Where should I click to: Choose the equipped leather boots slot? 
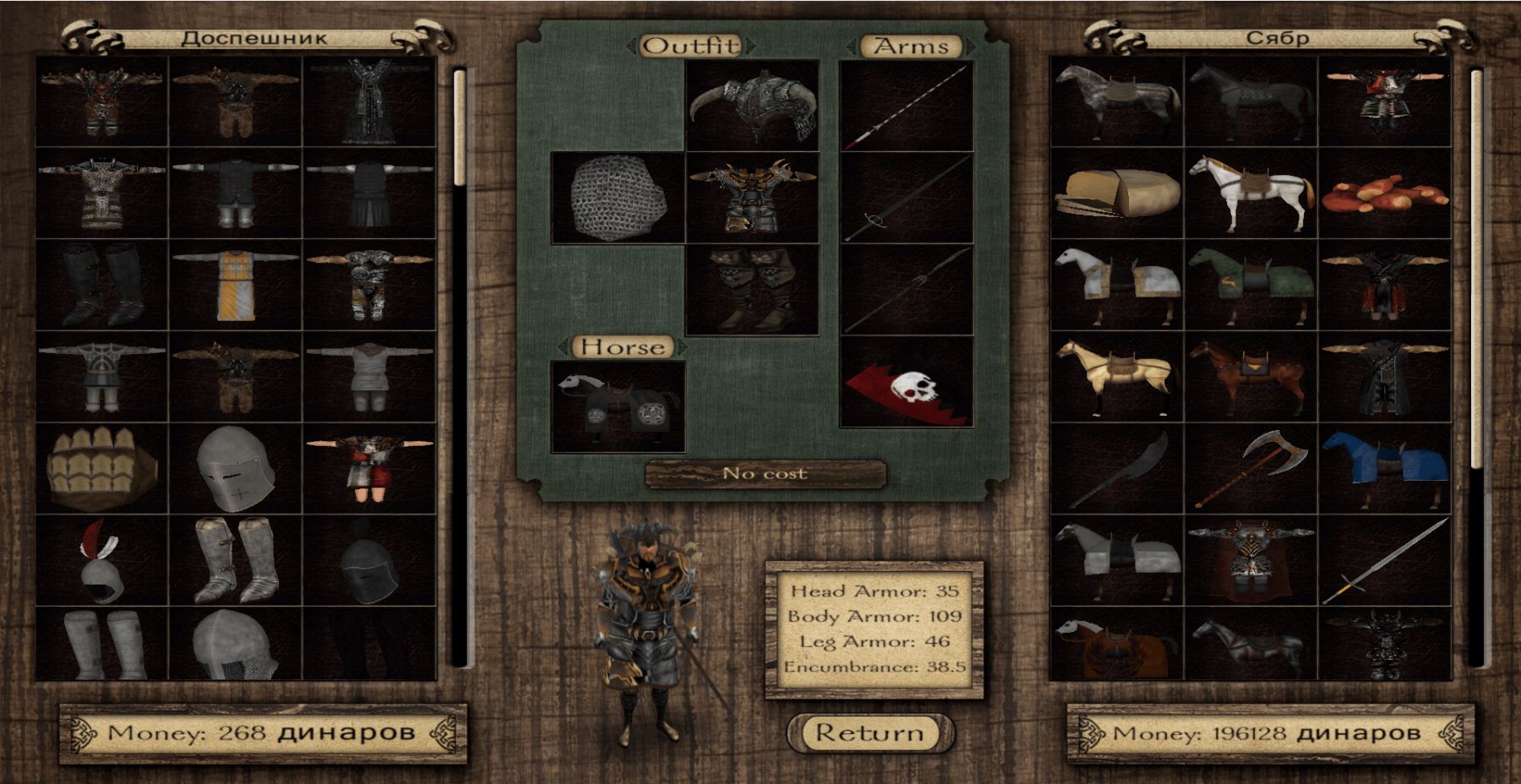tap(752, 290)
